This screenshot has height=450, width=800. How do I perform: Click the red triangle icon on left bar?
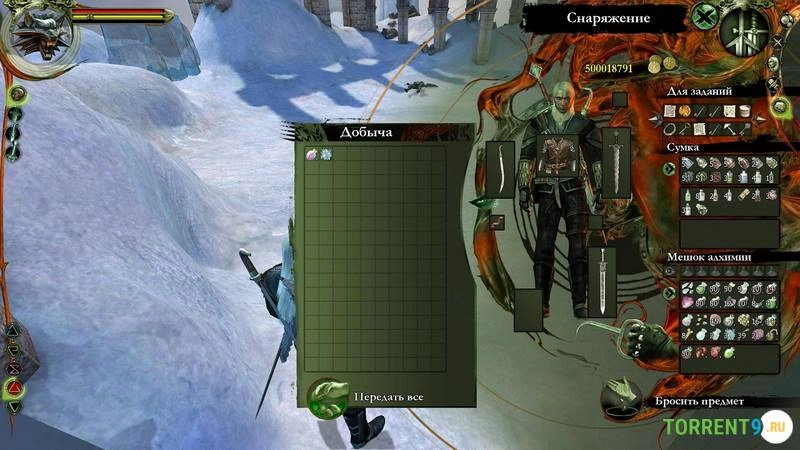pos(14,386)
